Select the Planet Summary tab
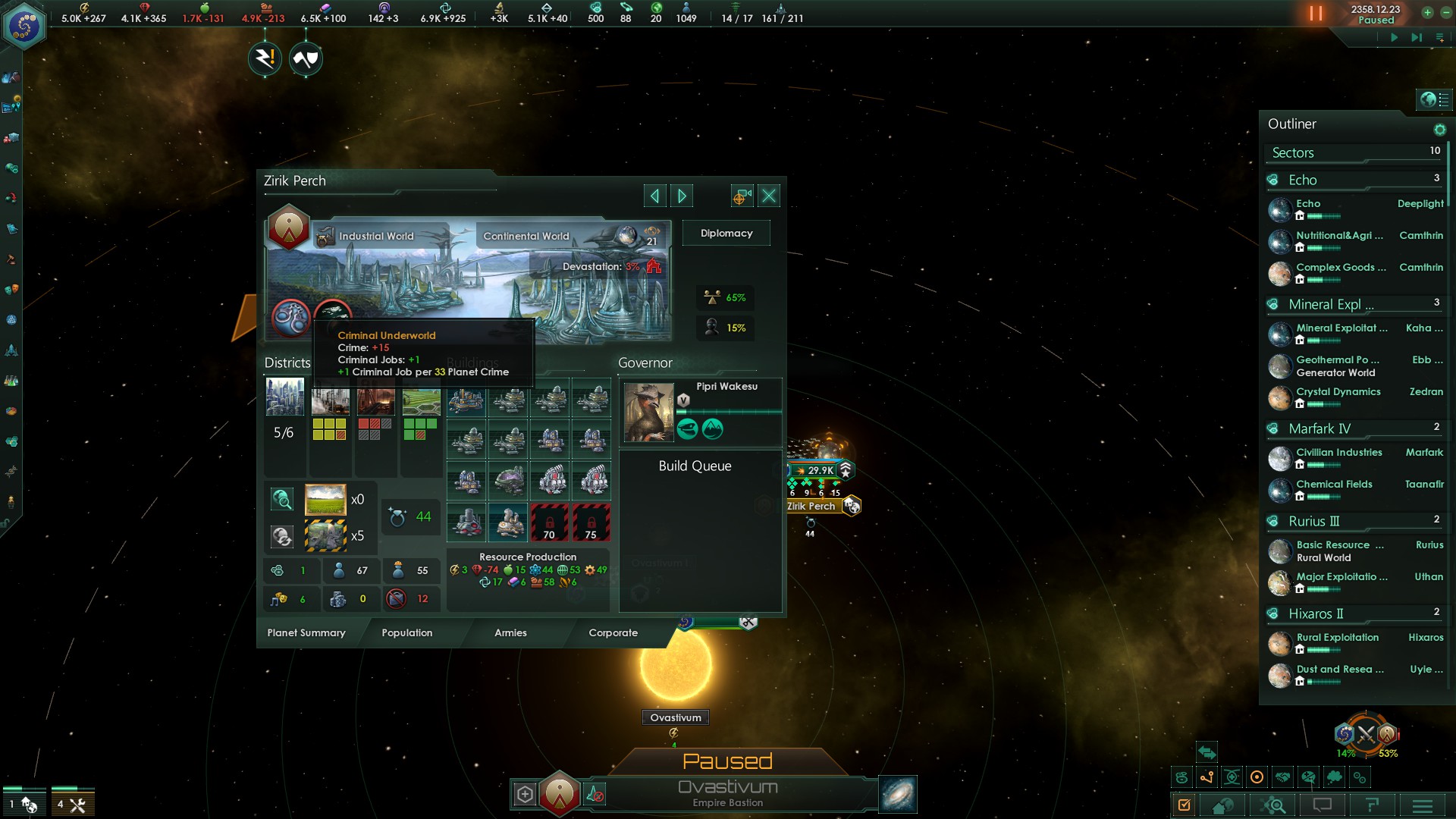 click(x=306, y=633)
